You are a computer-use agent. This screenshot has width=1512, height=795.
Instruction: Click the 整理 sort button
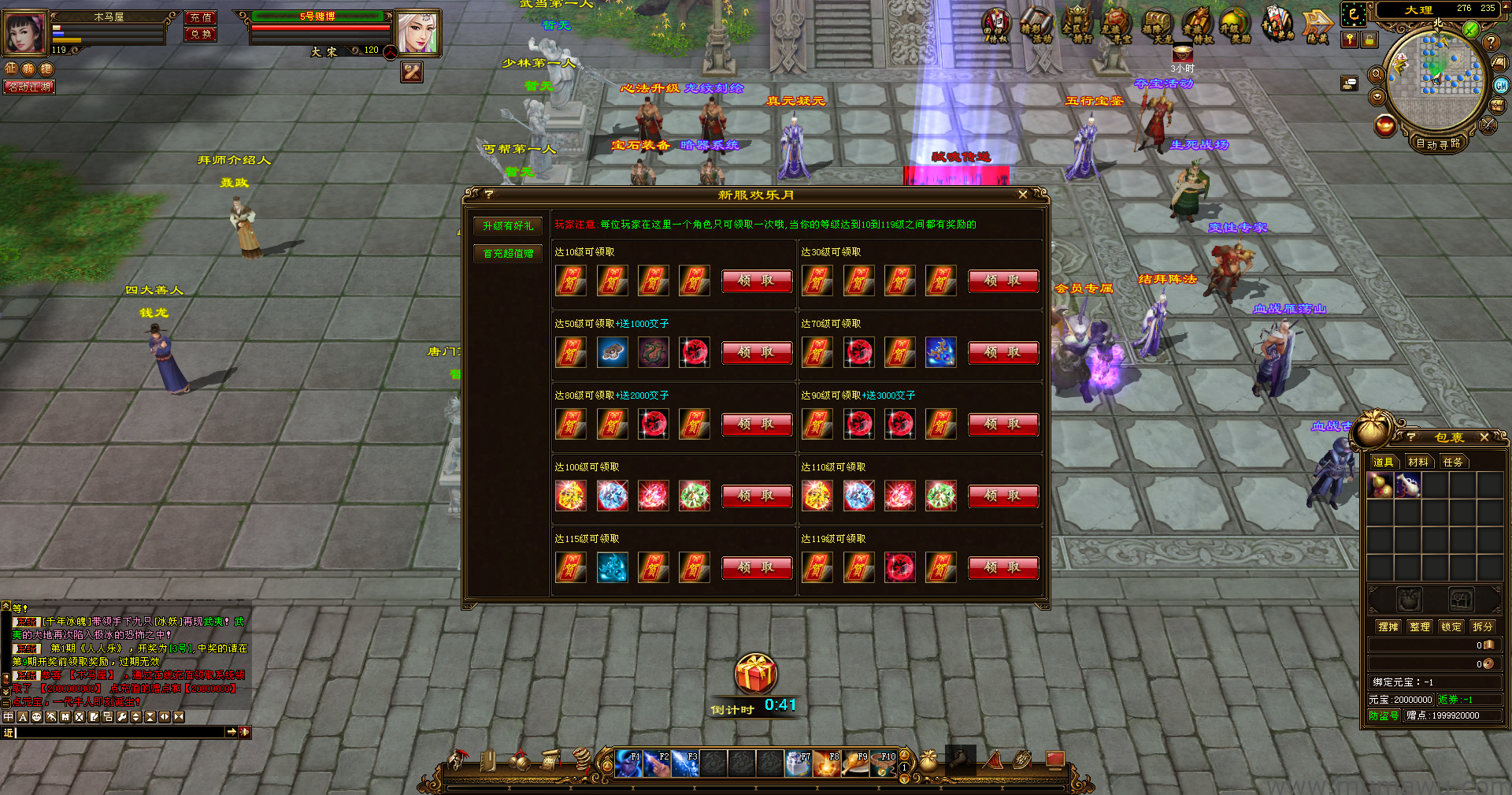1420,627
